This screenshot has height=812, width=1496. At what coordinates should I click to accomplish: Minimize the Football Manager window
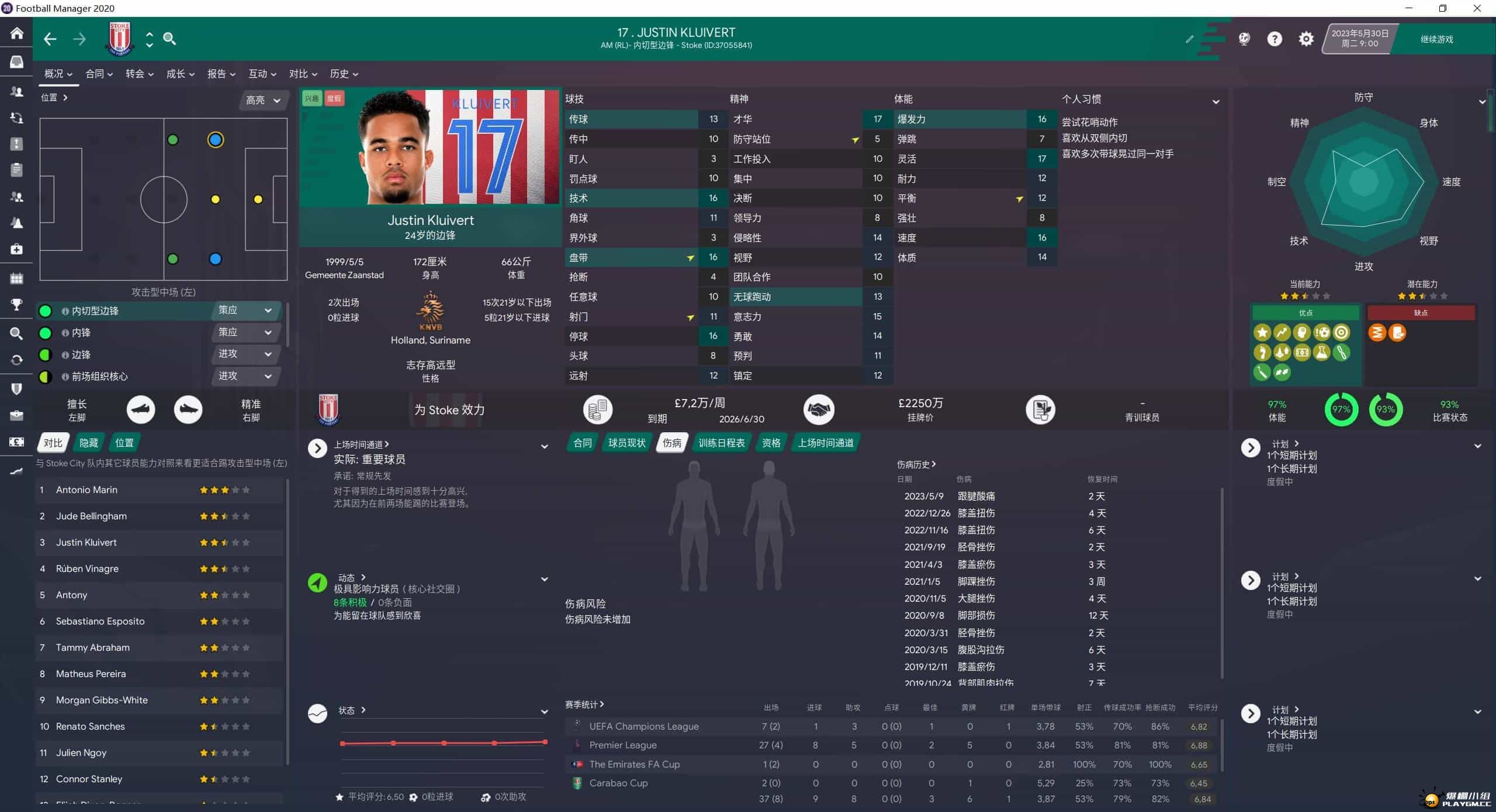1408,8
